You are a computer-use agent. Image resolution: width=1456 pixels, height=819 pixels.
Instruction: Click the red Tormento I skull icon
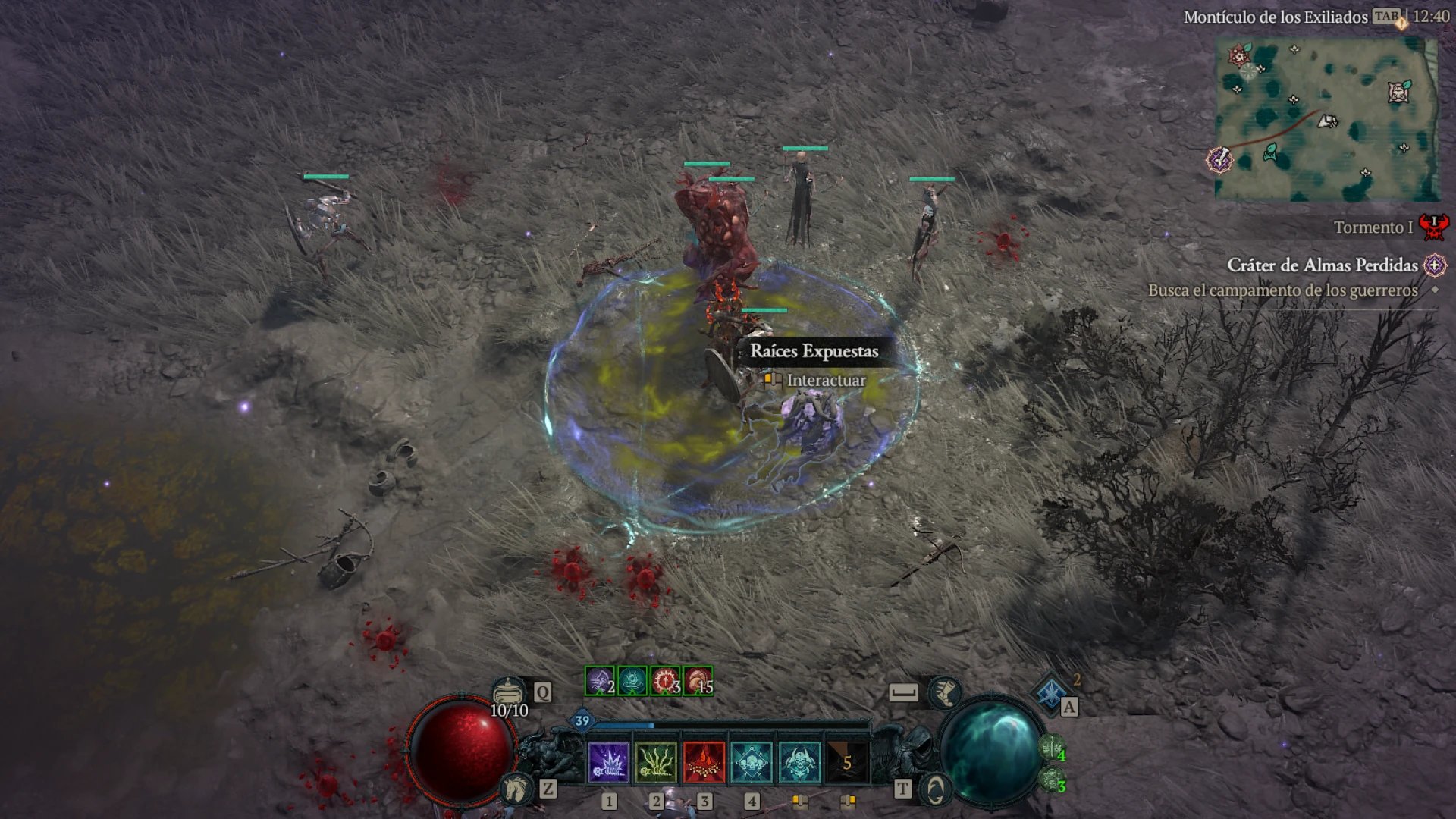pos(1433,226)
